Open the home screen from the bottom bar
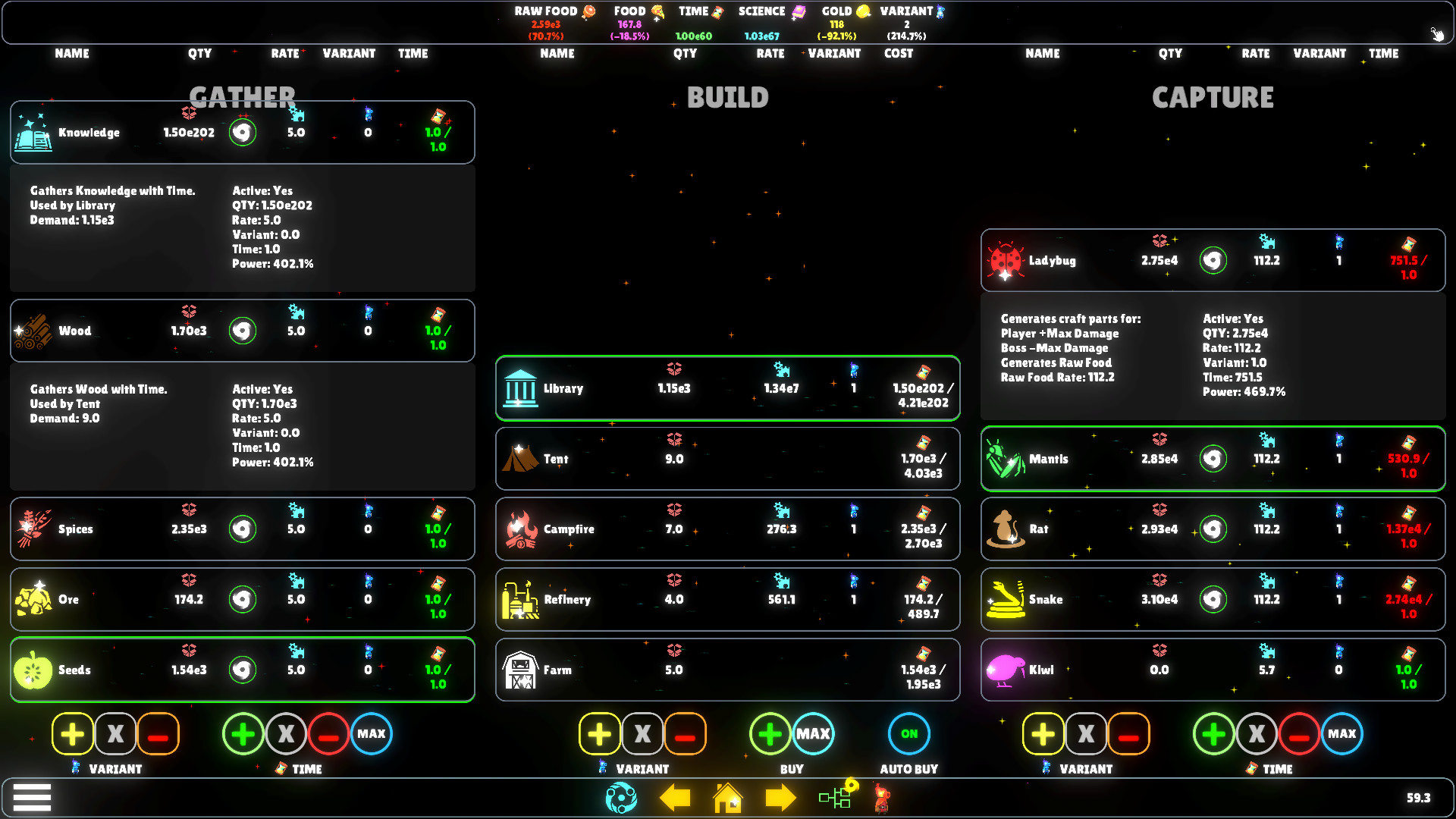The width and height of the screenshot is (1456, 819). click(x=727, y=798)
